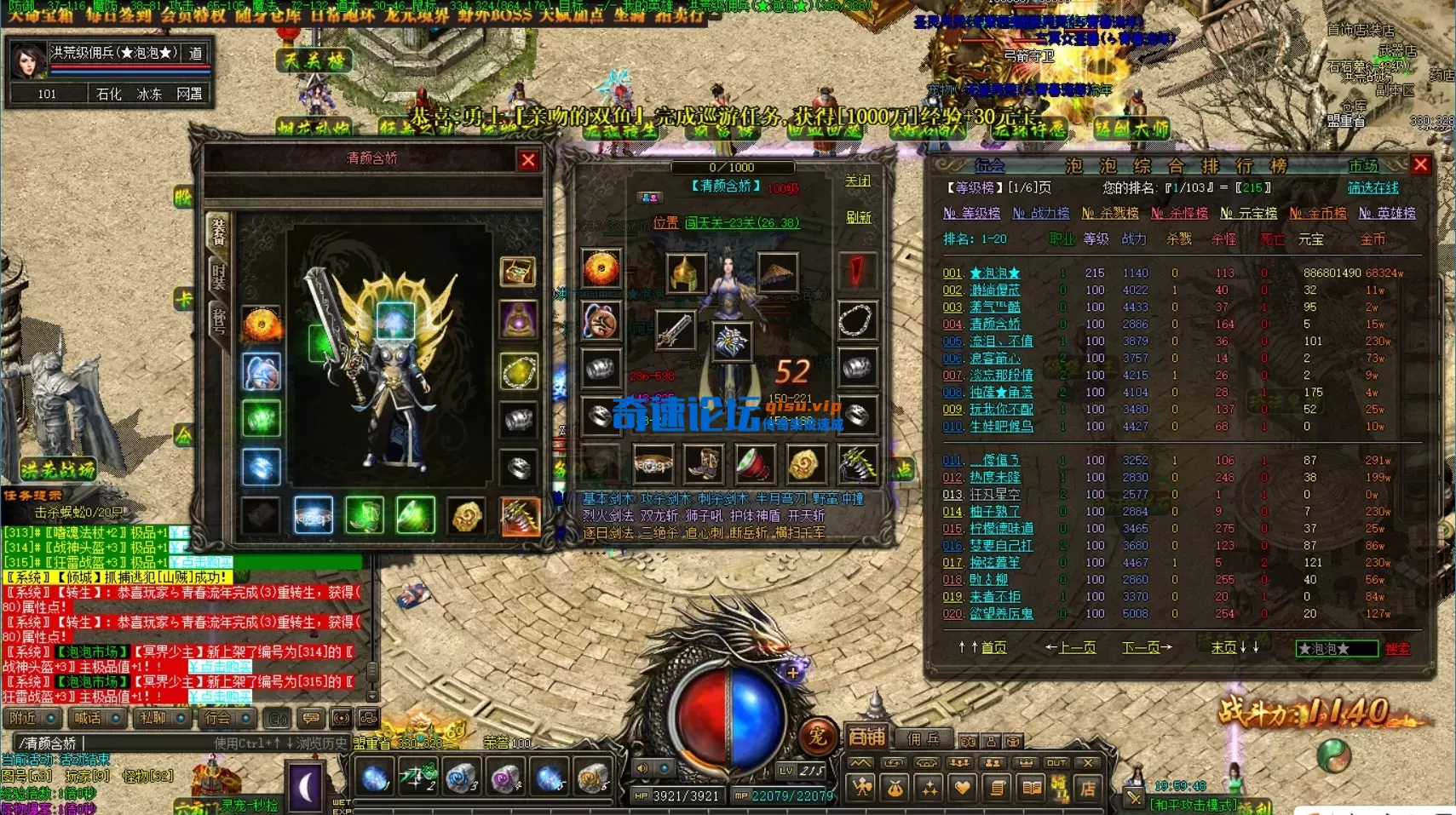Select the player name search field
This screenshot has height=815, width=1456.
(x=1335, y=649)
